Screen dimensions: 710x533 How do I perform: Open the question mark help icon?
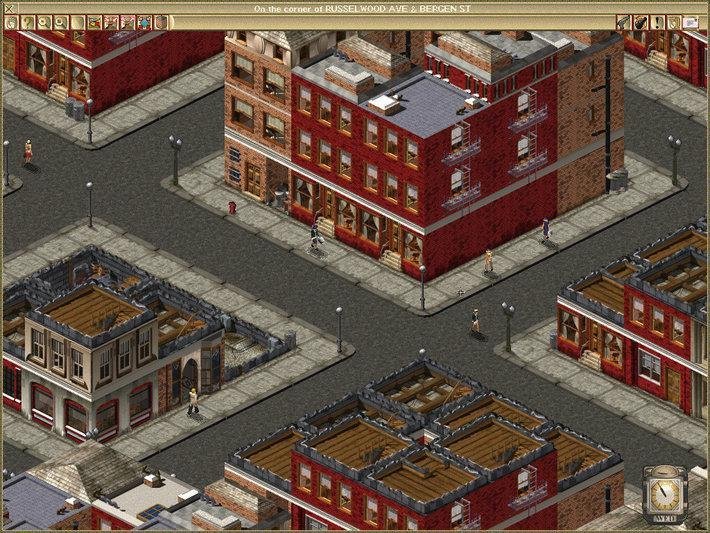tap(28, 21)
